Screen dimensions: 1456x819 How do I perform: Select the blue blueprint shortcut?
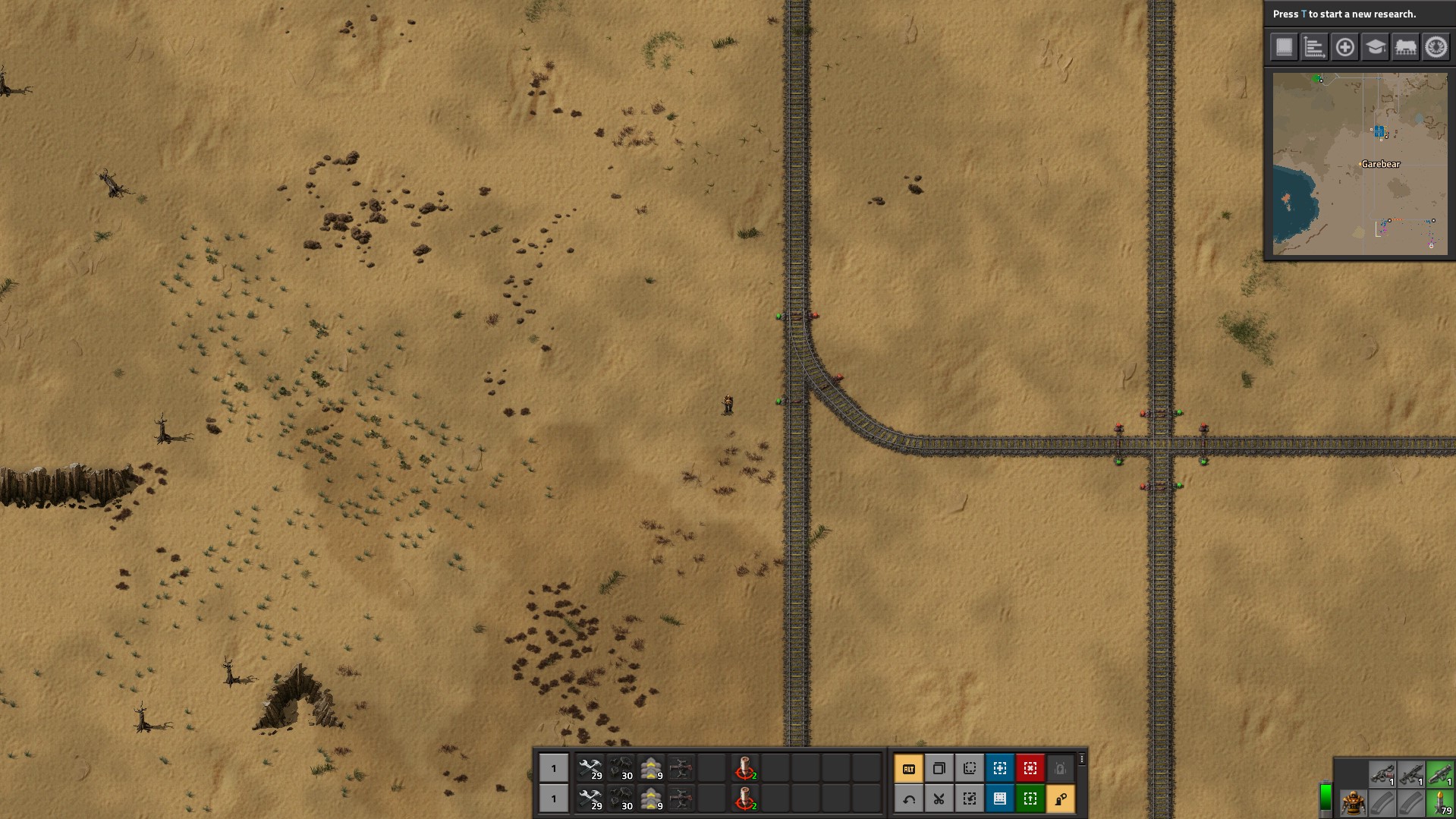pyautogui.click(x=999, y=768)
